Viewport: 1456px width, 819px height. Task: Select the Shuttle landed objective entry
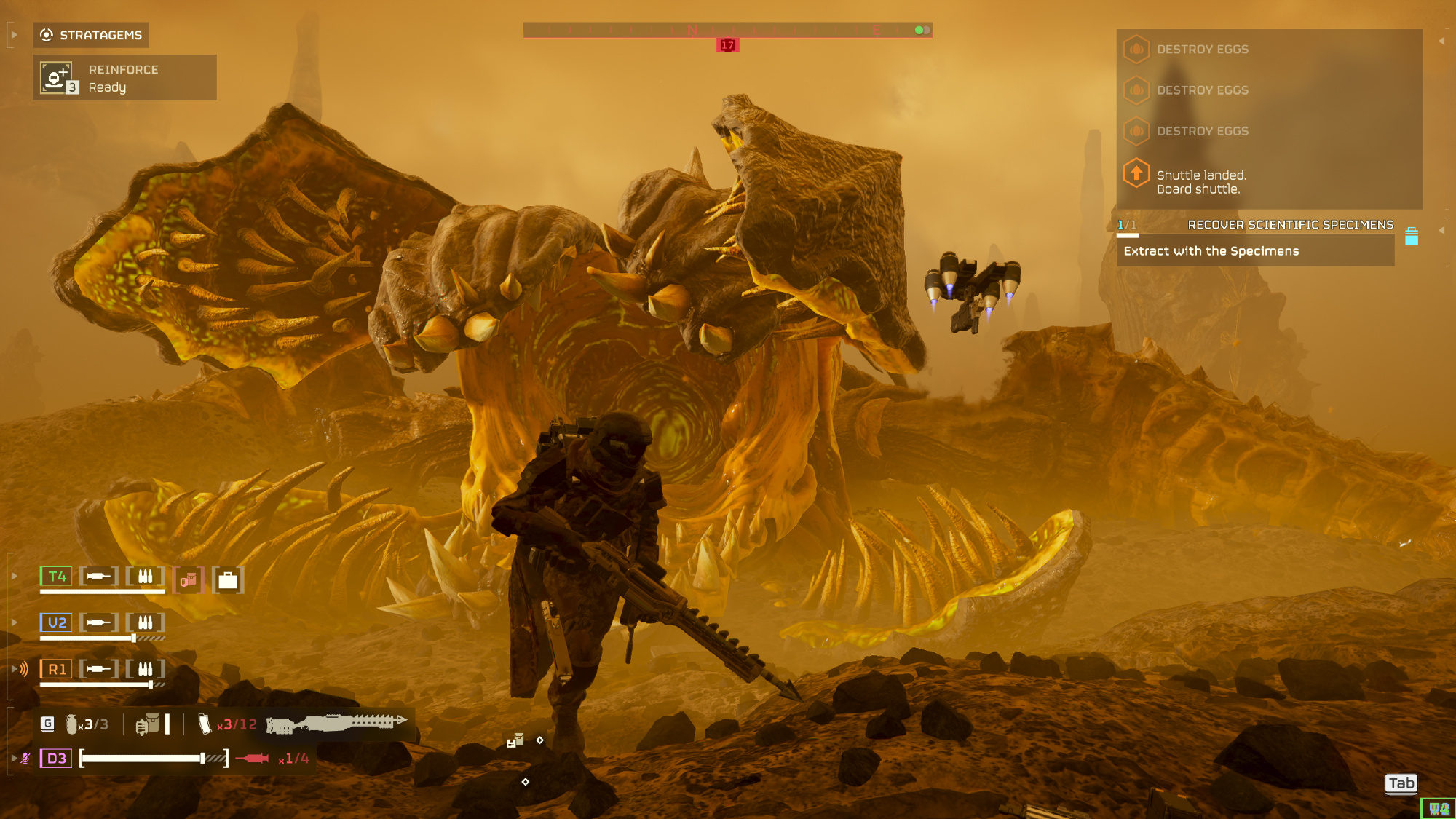coord(1201,182)
